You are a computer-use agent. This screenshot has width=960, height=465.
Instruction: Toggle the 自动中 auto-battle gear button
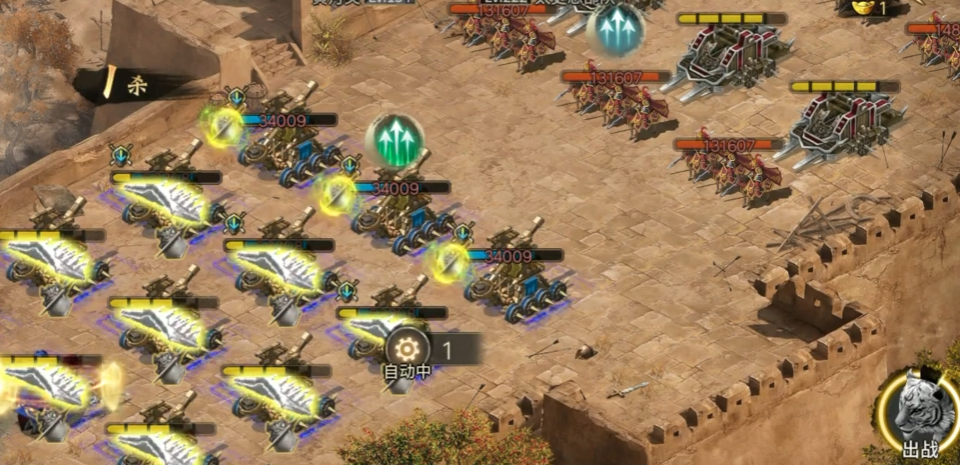coord(408,349)
